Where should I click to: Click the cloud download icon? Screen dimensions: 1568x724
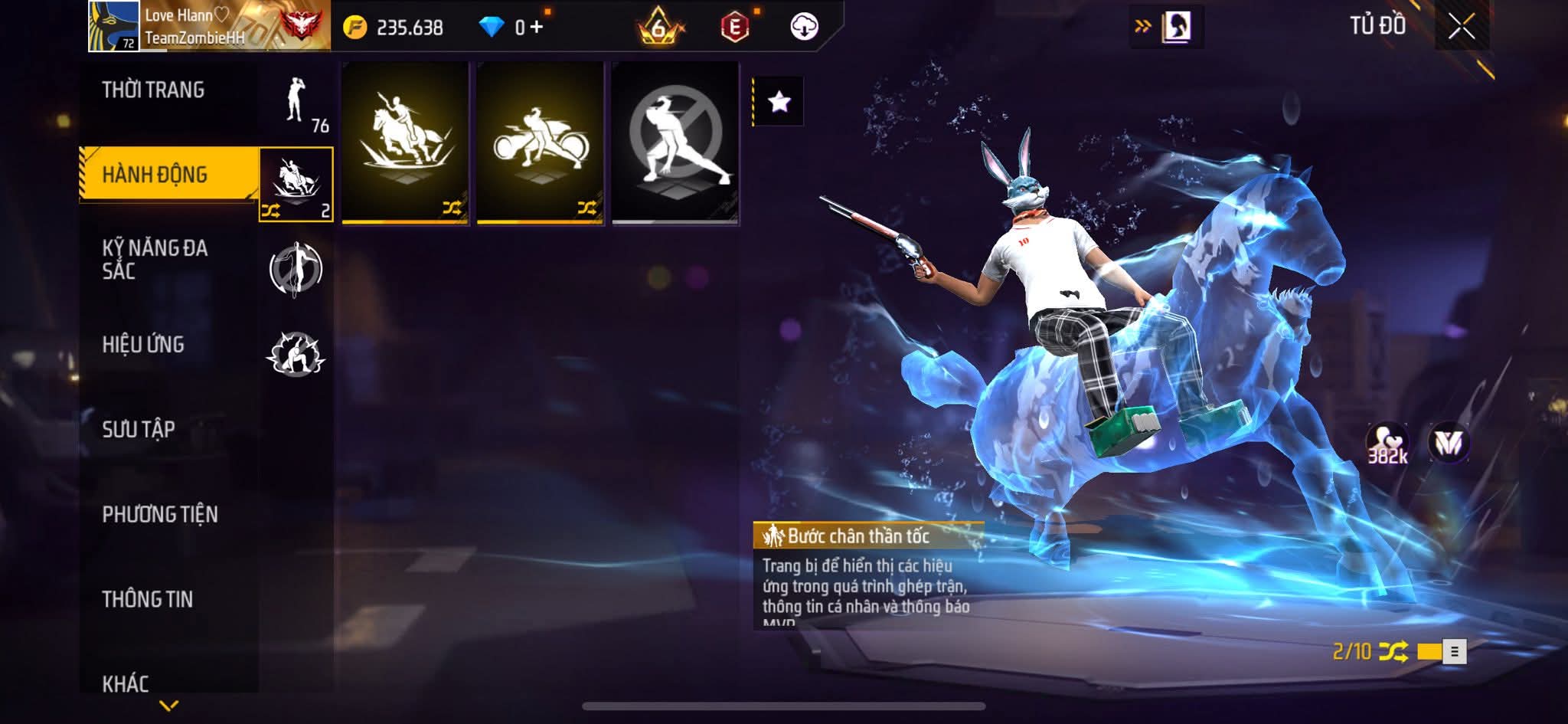tap(804, 27)
